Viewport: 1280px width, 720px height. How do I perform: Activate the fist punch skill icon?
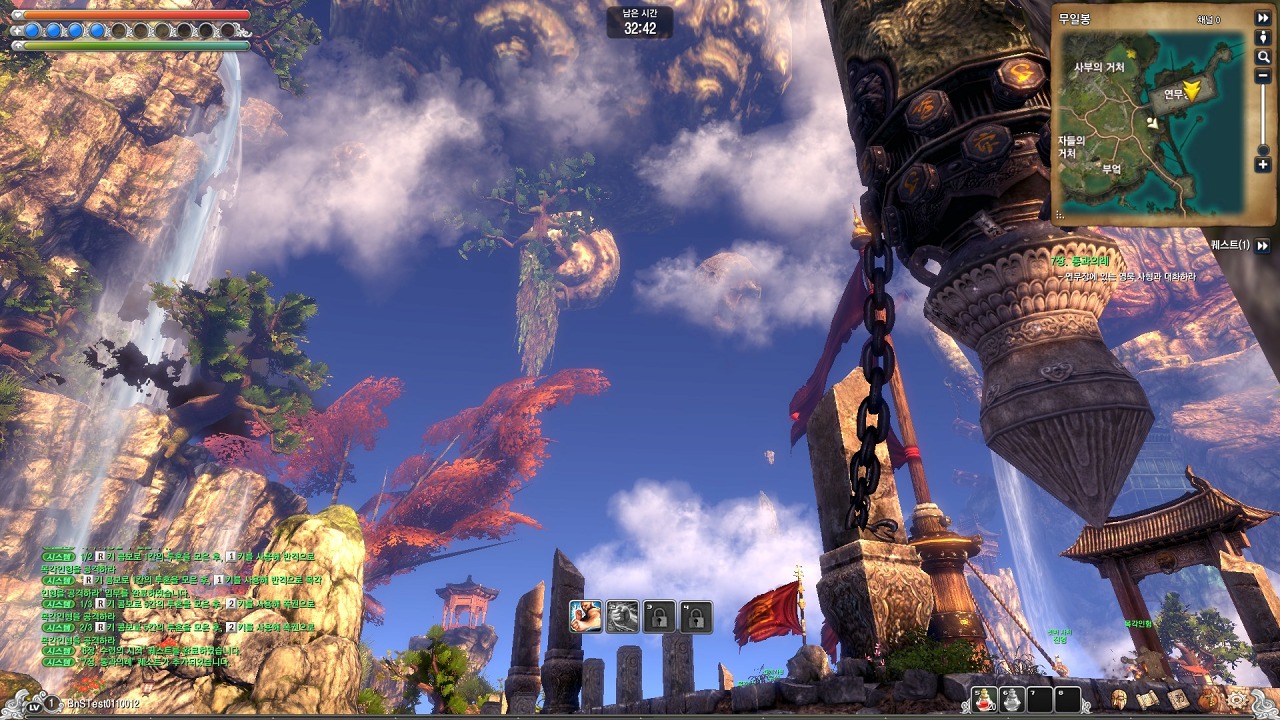[x=585, y=616]
